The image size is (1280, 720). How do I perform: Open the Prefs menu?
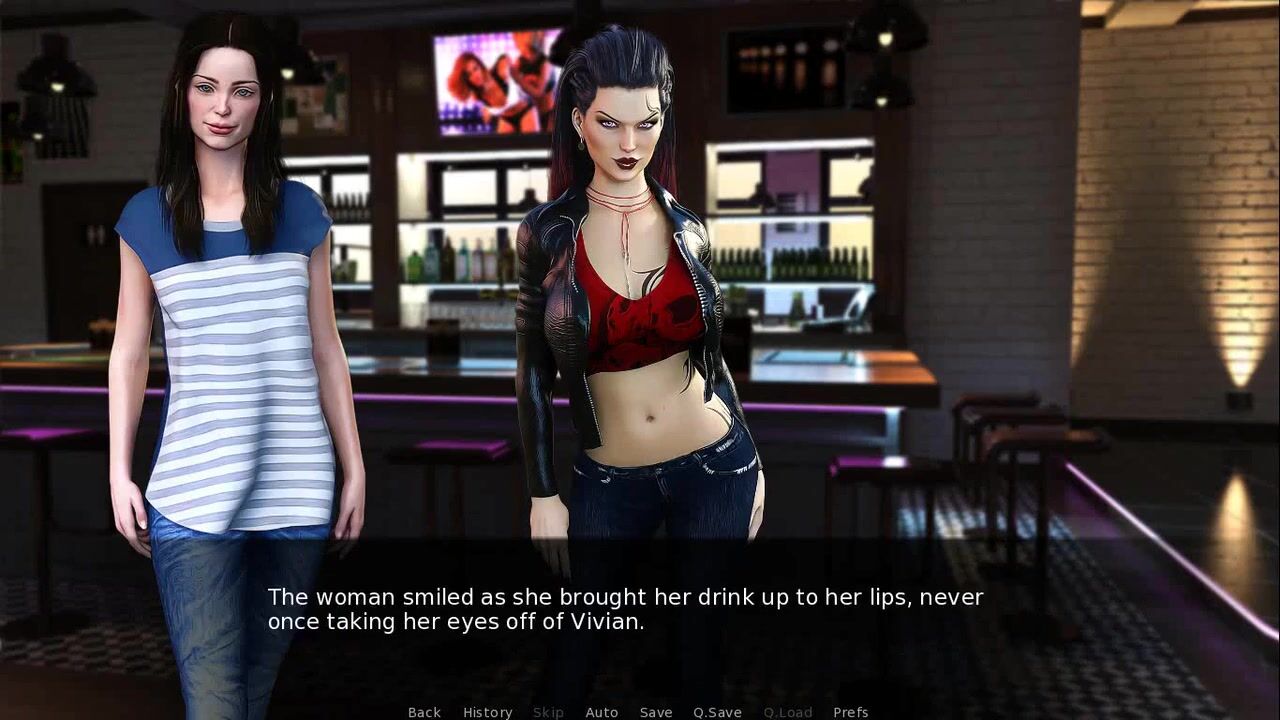click(x=850, y=712)
